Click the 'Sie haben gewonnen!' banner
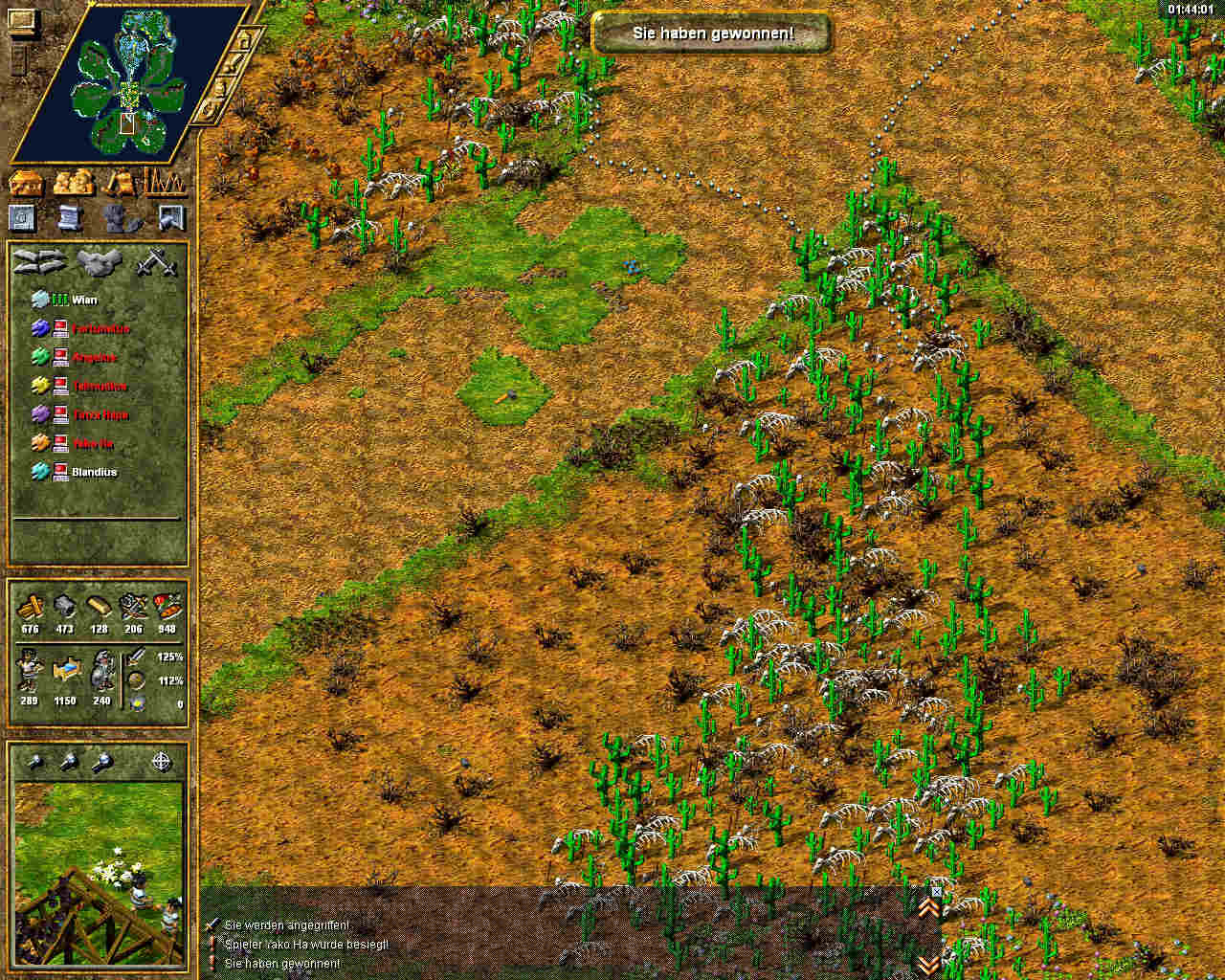Image resolution: width=1225 pixels, height=980 pixels. pos(712,33)
